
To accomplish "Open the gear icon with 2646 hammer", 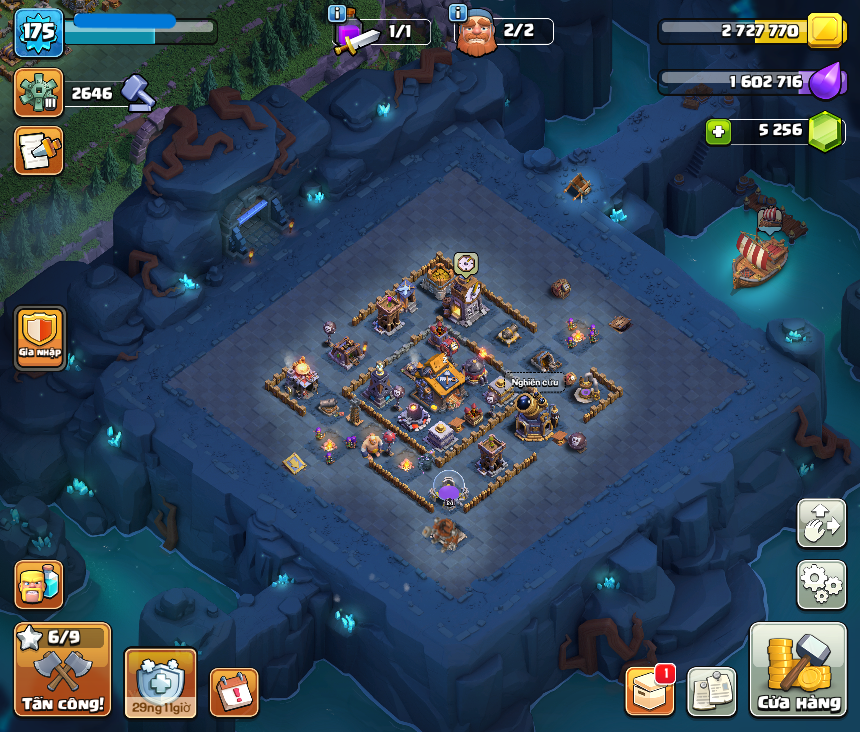I will 39,93.
